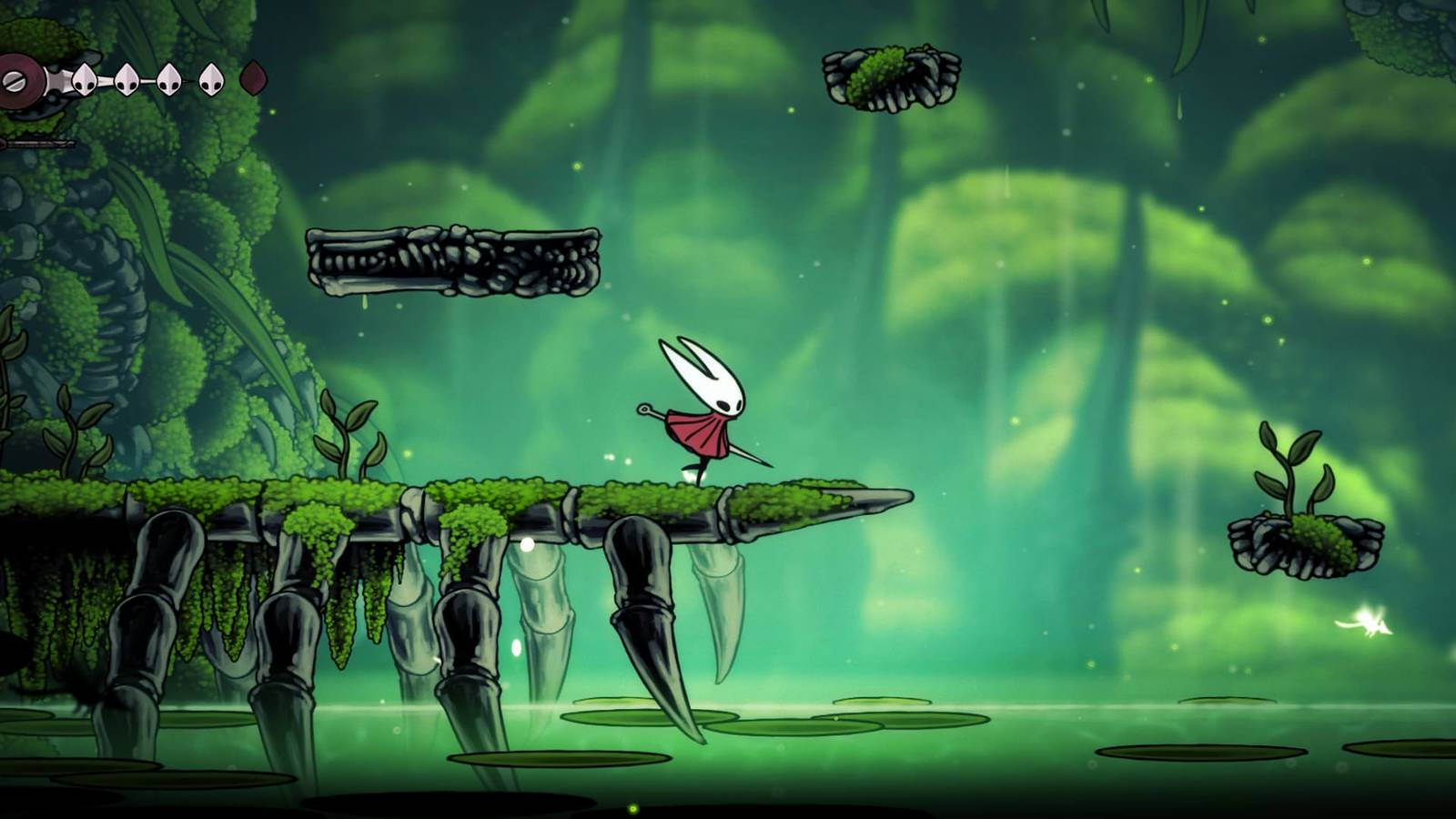This screenshot has height=819, width=1456.
Task: Select the darkened empty mask icon
Action: point(253,77)
